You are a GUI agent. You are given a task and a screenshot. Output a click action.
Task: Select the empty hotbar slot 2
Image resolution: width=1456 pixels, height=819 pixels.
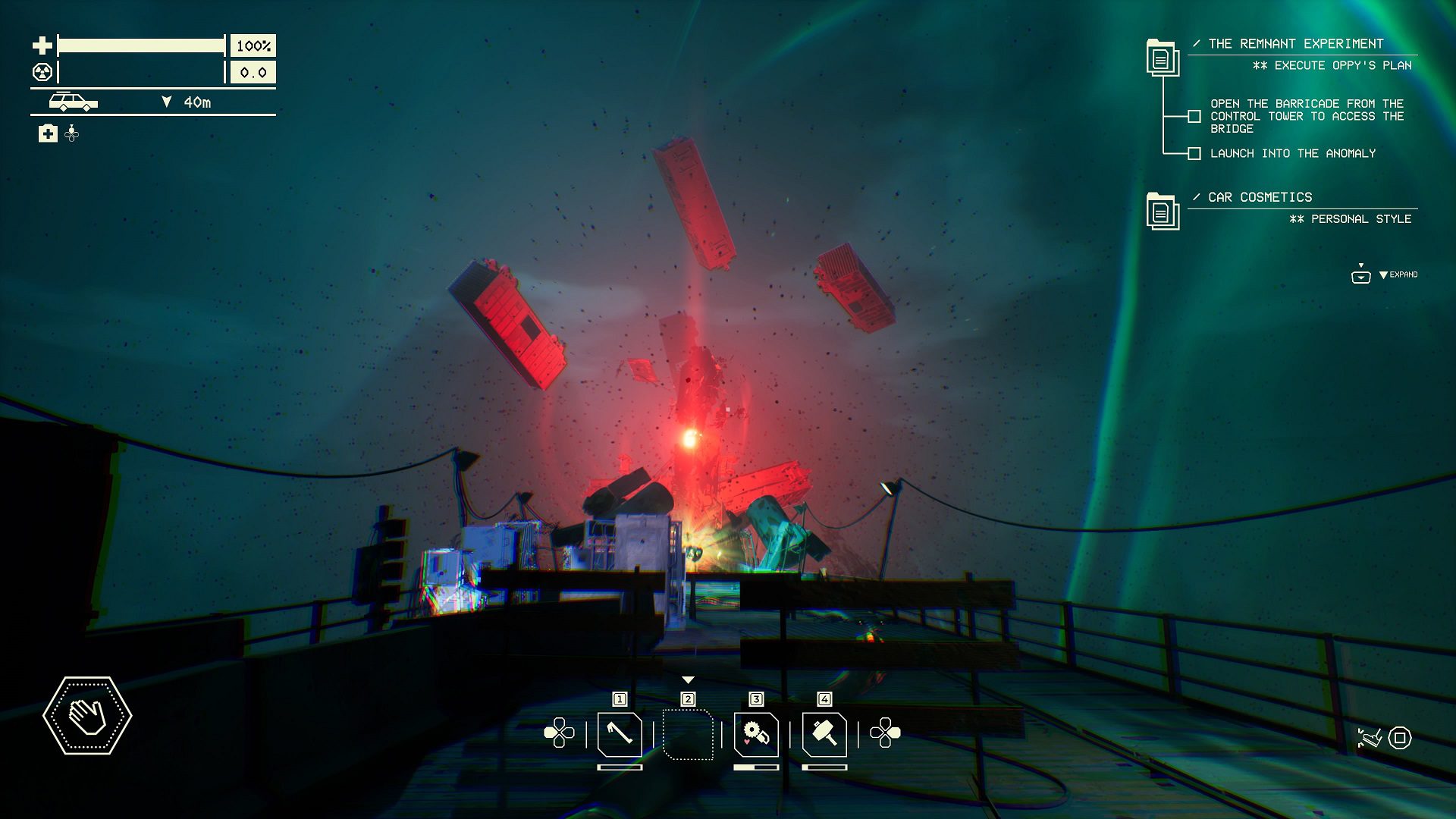(688, 734)
